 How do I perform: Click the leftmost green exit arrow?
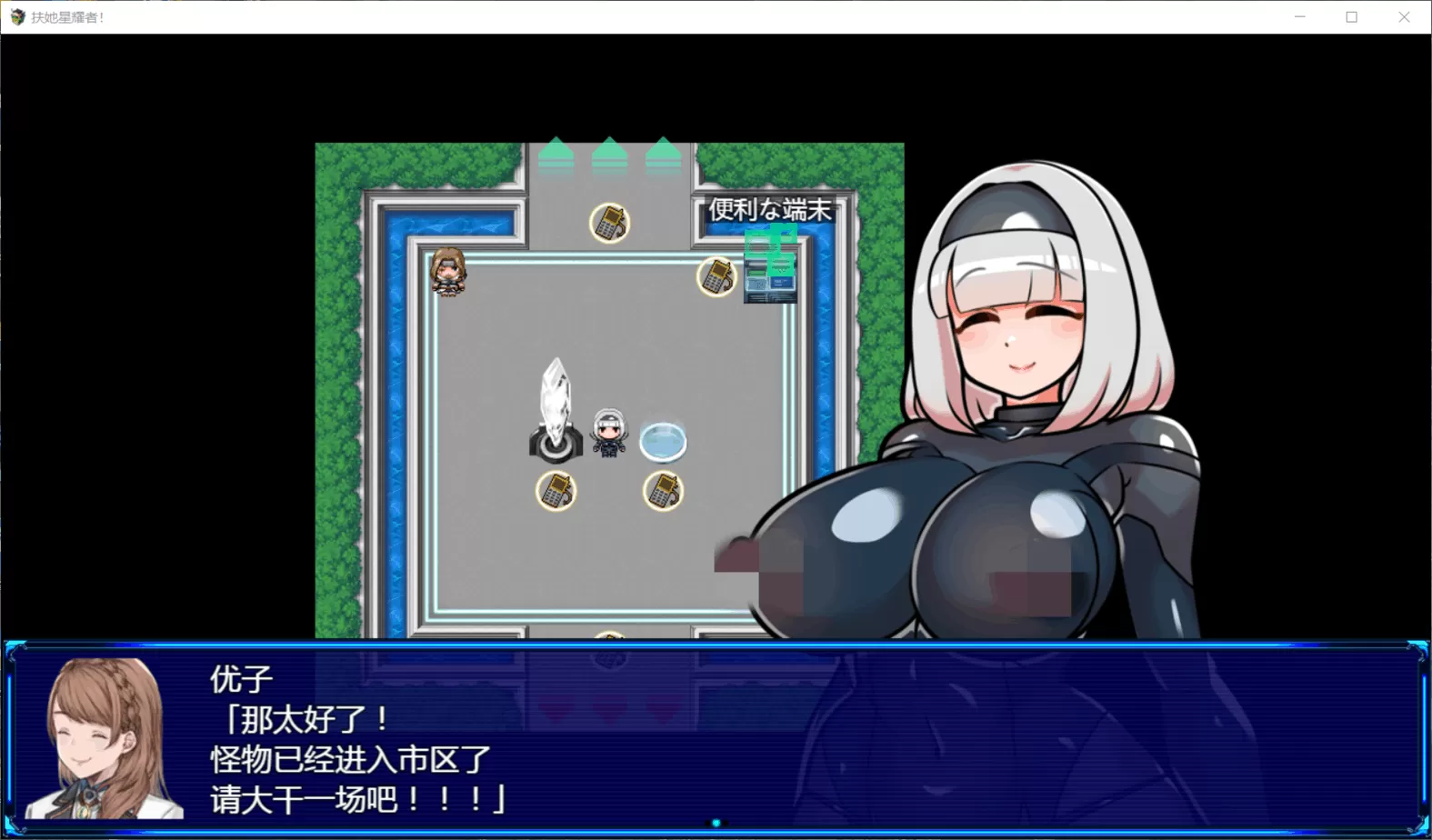click(556, 153)
